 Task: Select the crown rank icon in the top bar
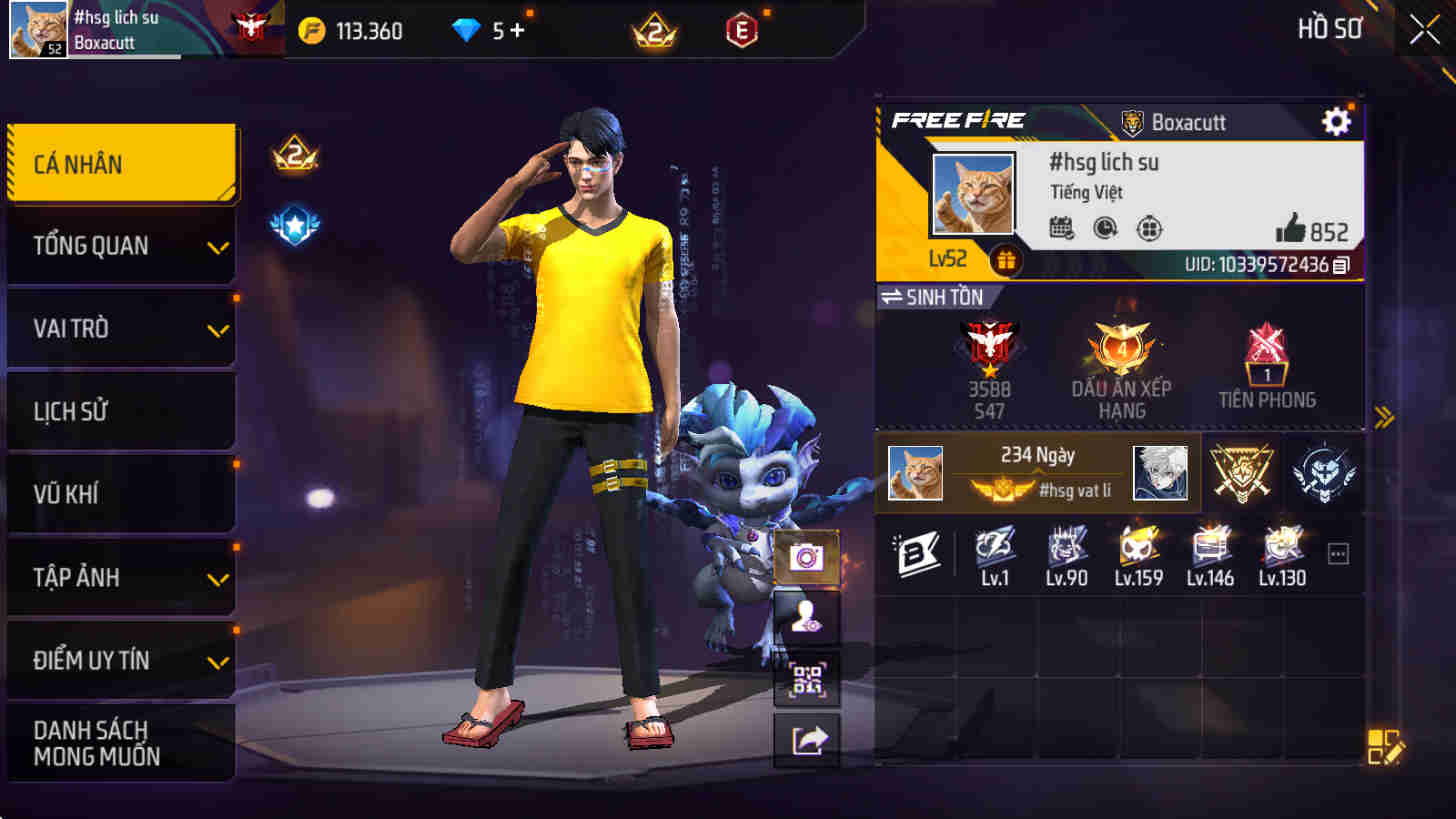tap(652, 31)
